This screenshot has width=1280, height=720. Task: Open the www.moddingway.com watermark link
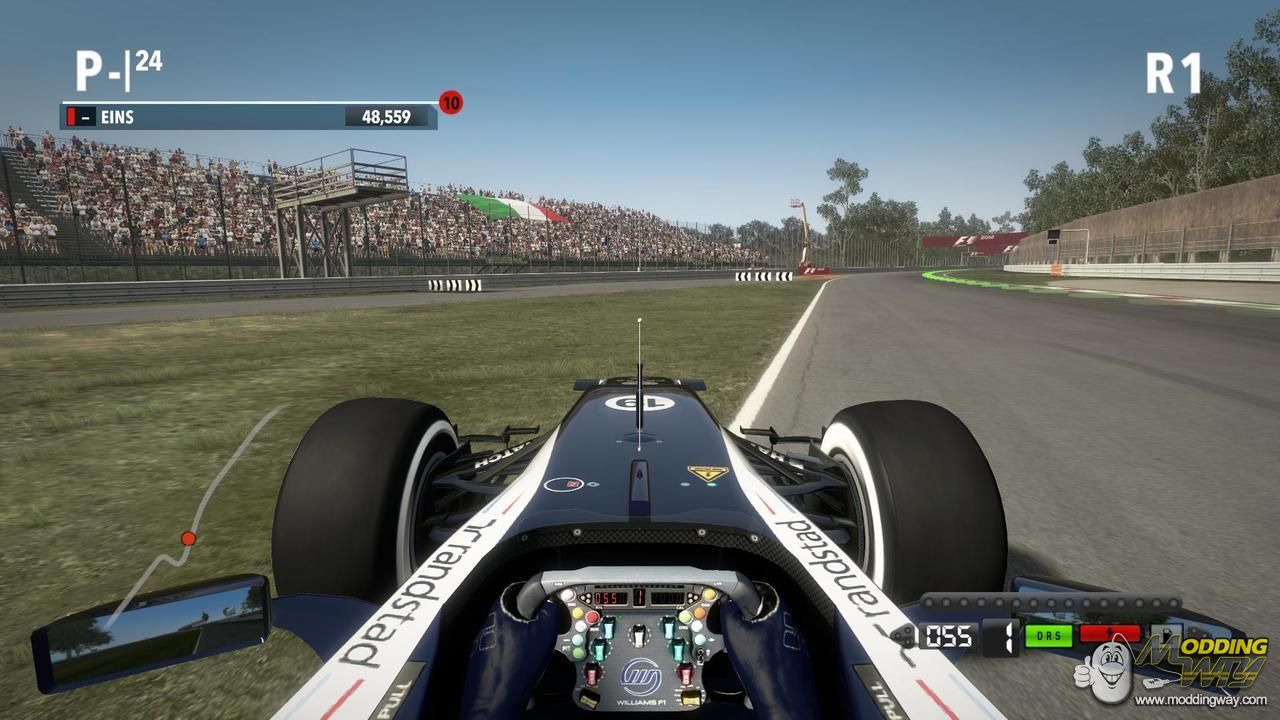pyautogui.click(x=1200, y=700)
